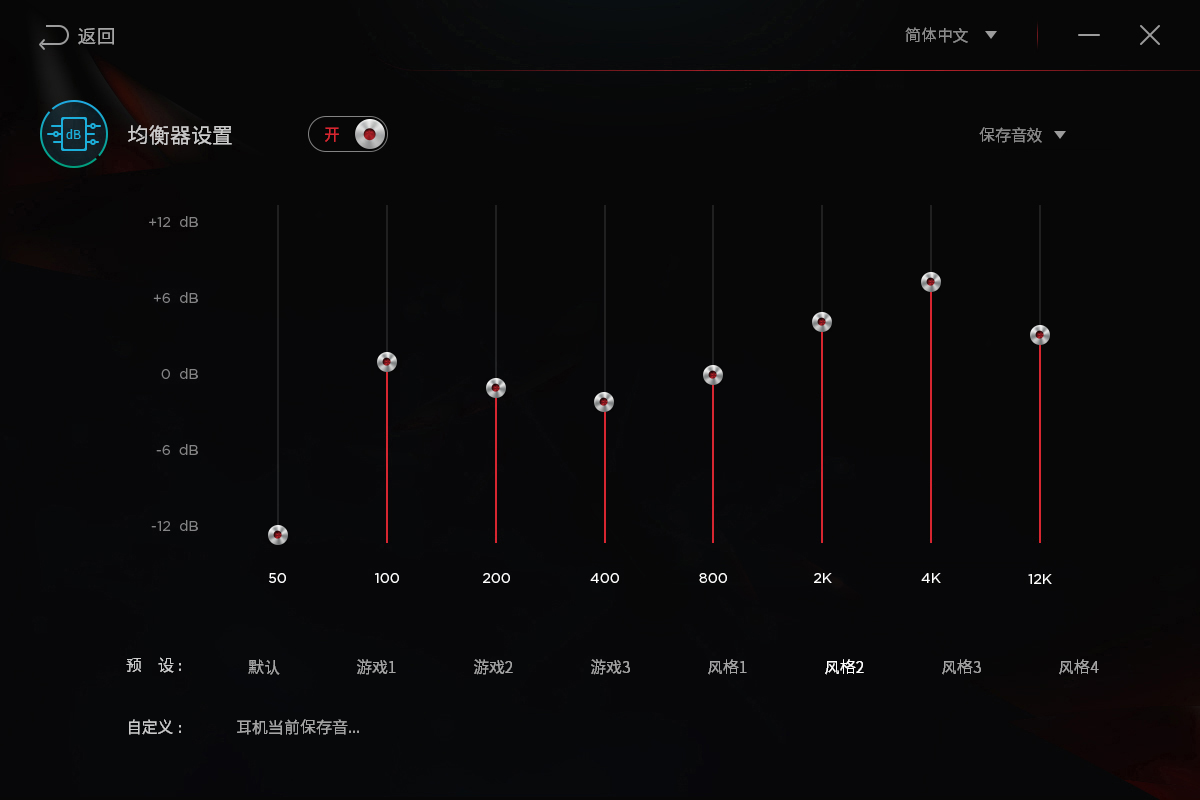This screenshot has height=800, width=1200.
Task: Apply the 风格1 preset
Action: (727, 667)
